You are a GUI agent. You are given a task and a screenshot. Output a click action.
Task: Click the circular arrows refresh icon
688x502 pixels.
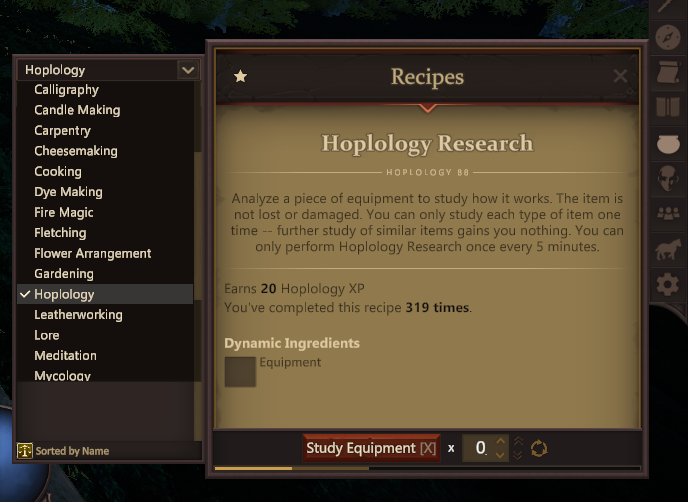point(539,448)
